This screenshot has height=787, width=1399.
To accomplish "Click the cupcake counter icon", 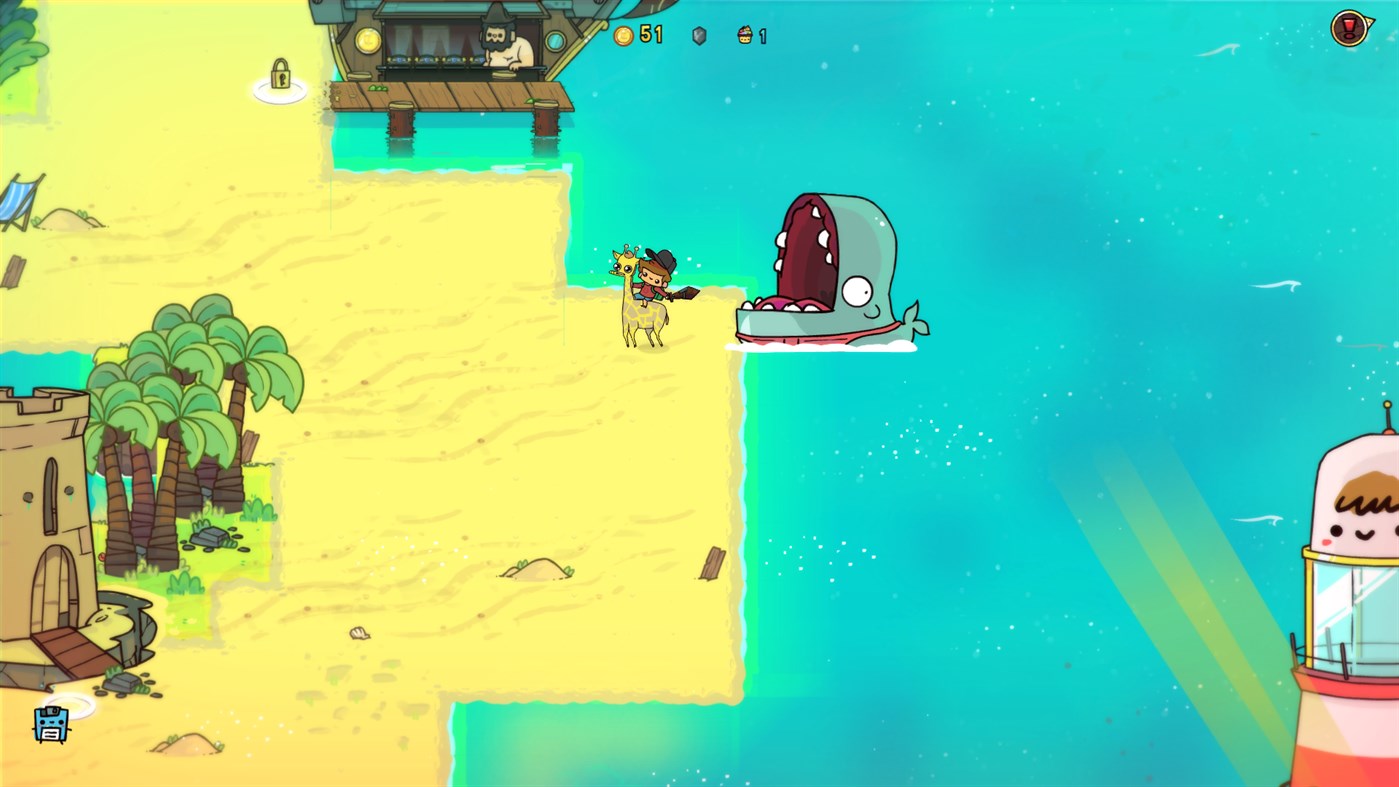I will [744, 35].
